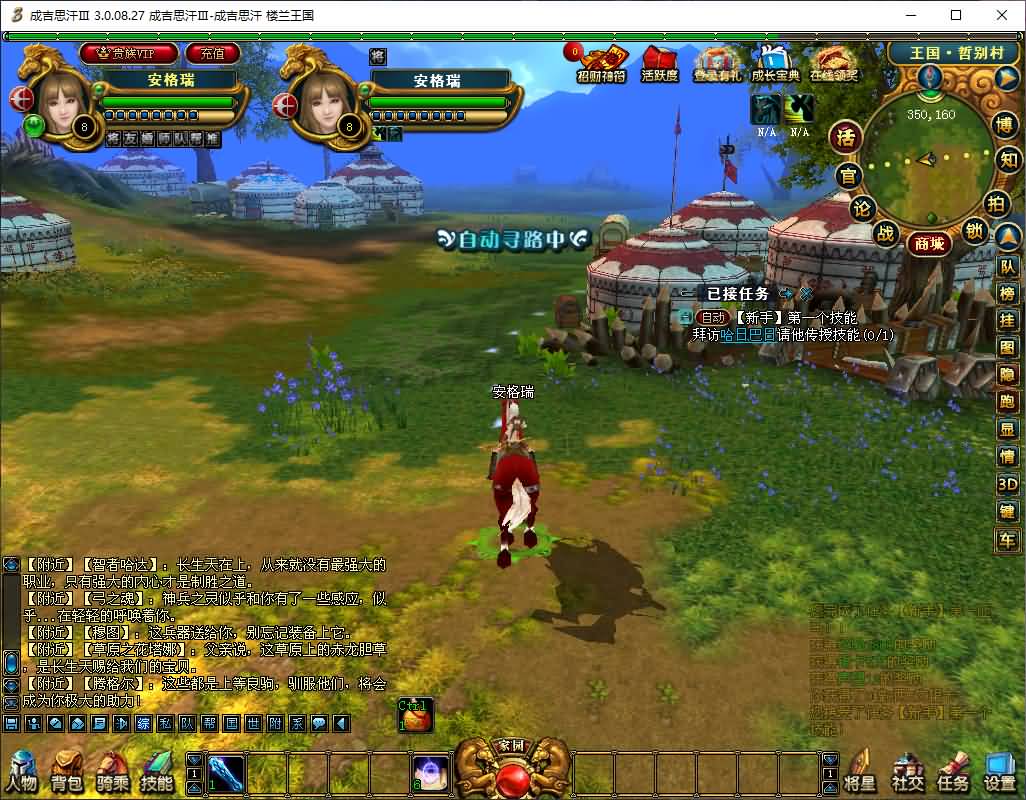Toggle the 3D view button
Image resolution: width=1026 pixels, height=800 pixels.
click(x=1007, y=484)
